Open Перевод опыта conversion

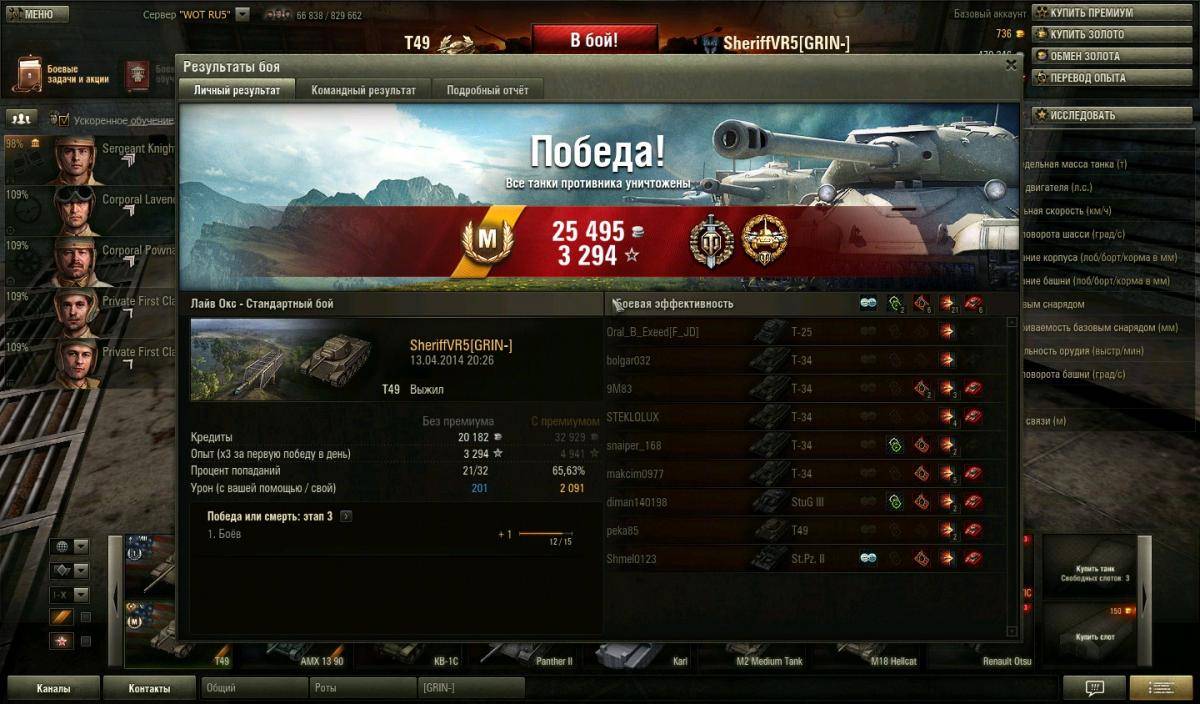pos(1085,78)
